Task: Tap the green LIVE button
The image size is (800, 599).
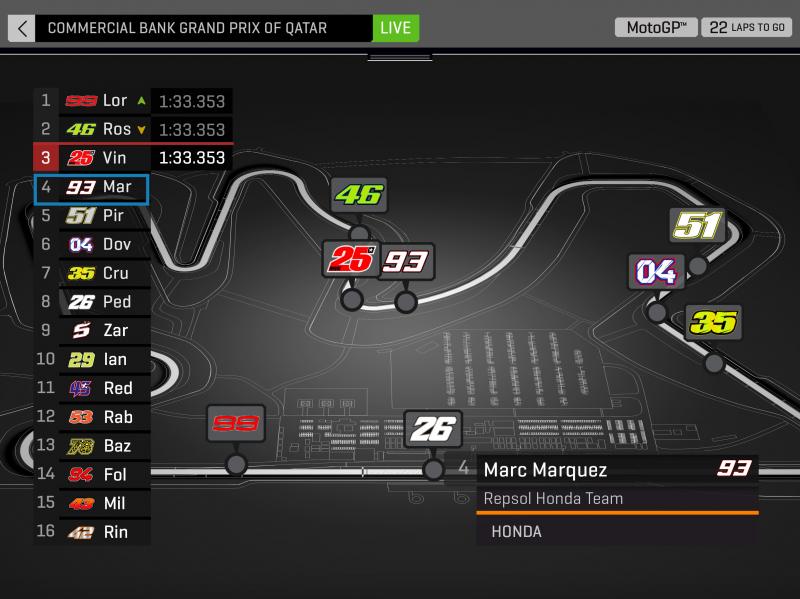Action: click(x=395, y=27)
